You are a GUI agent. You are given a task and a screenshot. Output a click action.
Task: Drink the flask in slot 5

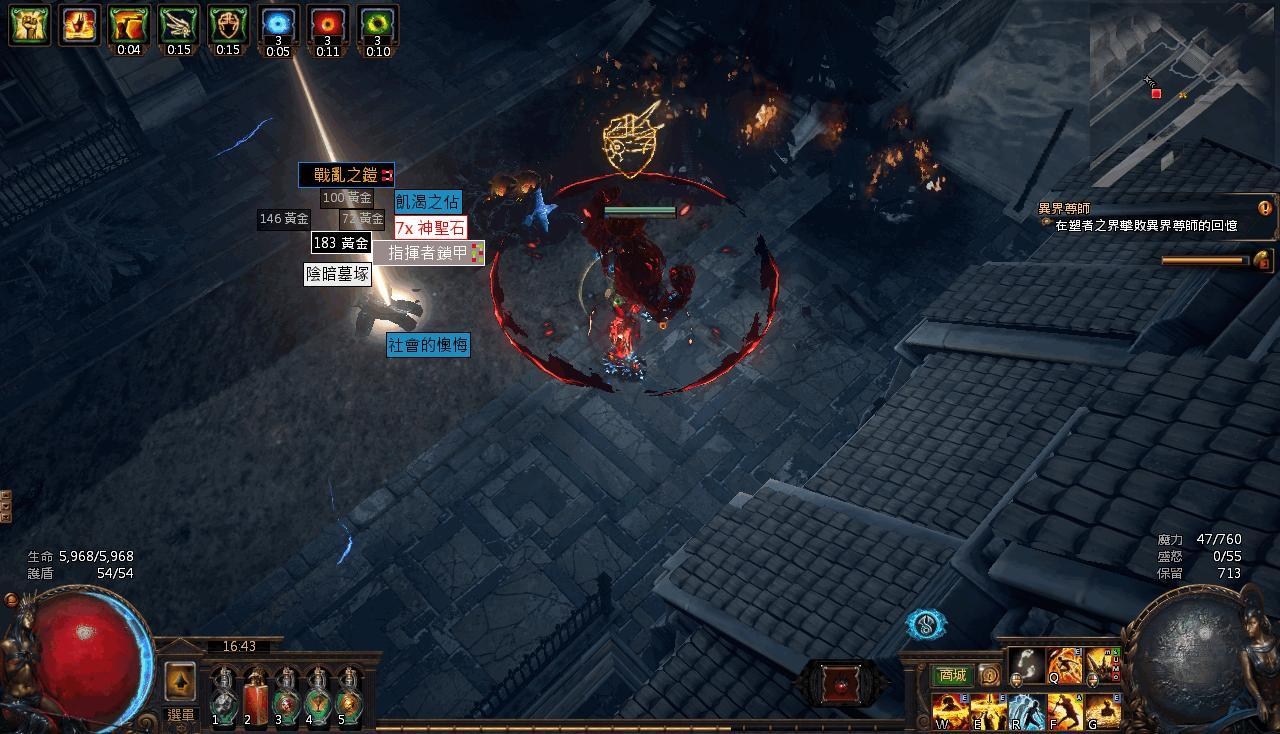click(x=350, y=701)
